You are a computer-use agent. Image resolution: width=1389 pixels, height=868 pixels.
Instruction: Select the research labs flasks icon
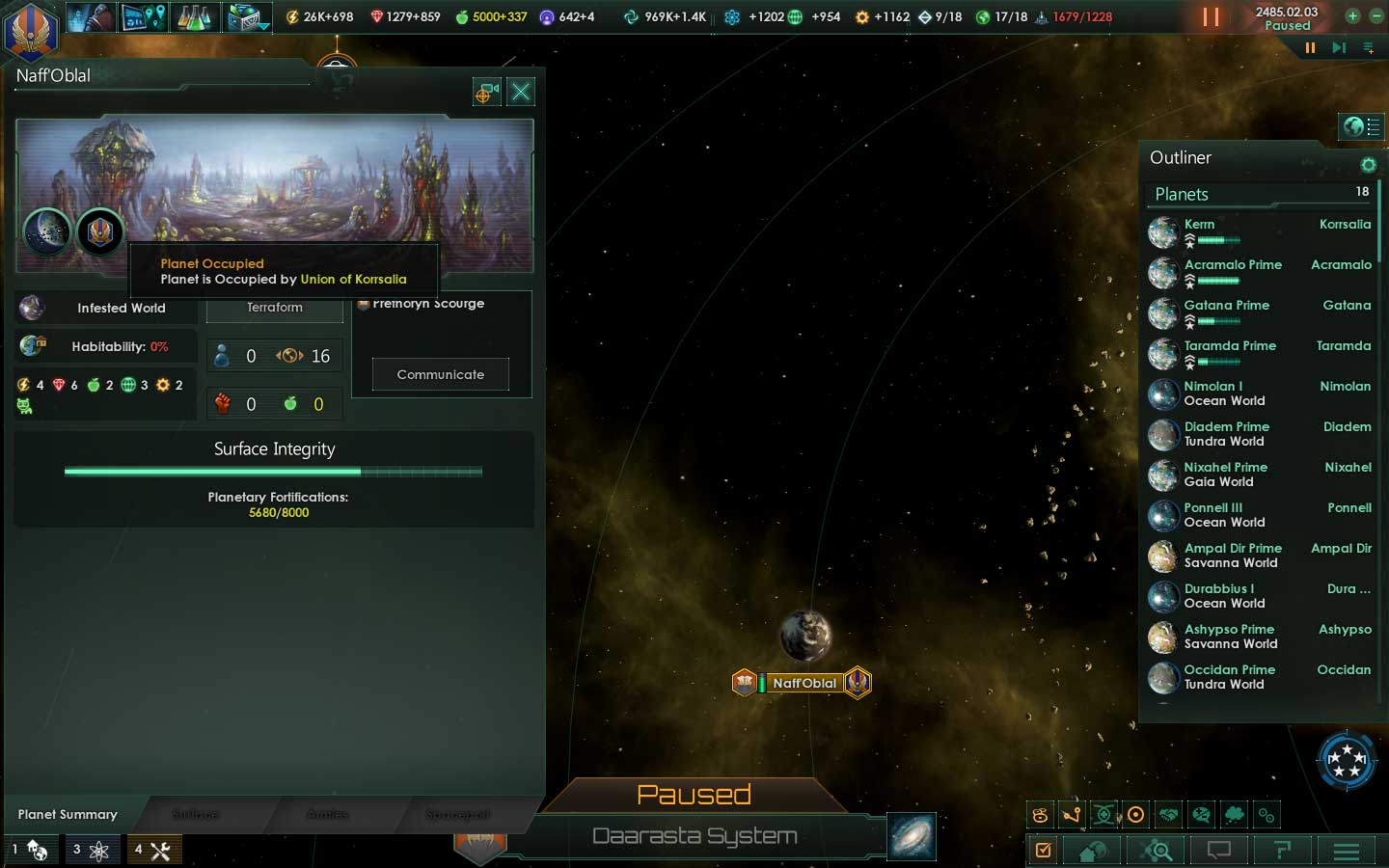(x=195, y=16)
